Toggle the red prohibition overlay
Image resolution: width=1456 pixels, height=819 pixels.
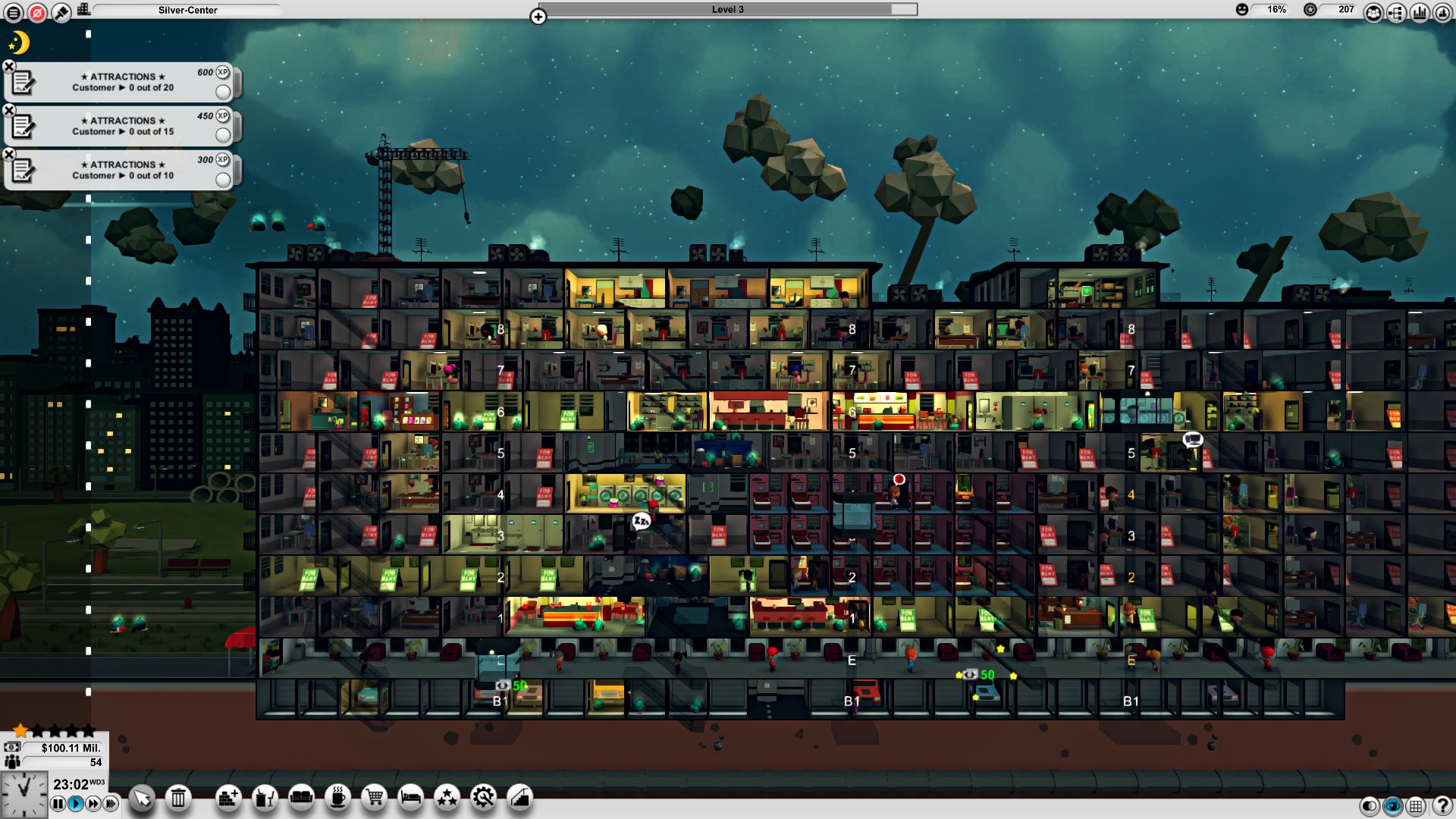click(x=36, y=11)
